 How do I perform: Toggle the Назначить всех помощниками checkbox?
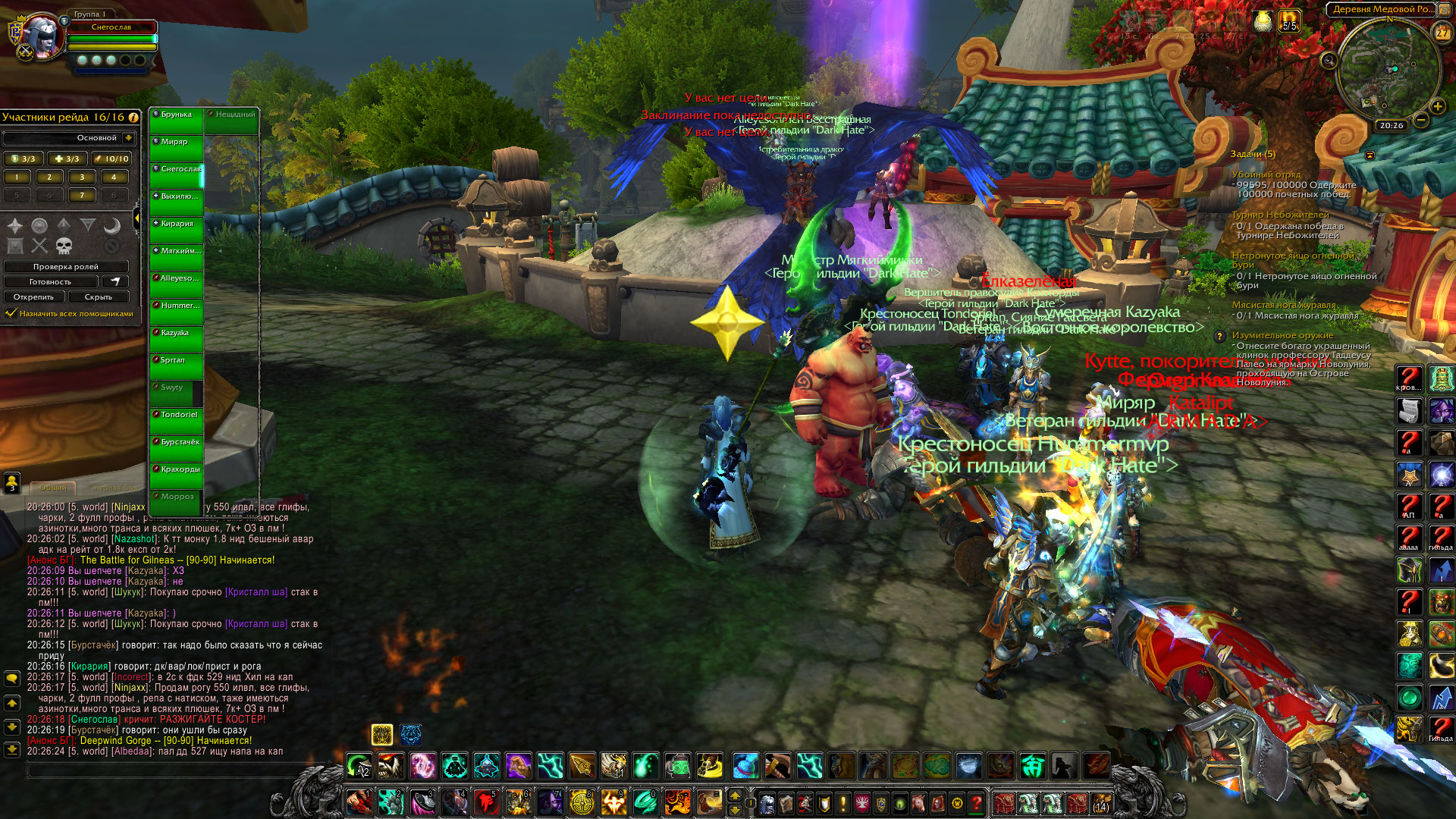click(11, 313)
